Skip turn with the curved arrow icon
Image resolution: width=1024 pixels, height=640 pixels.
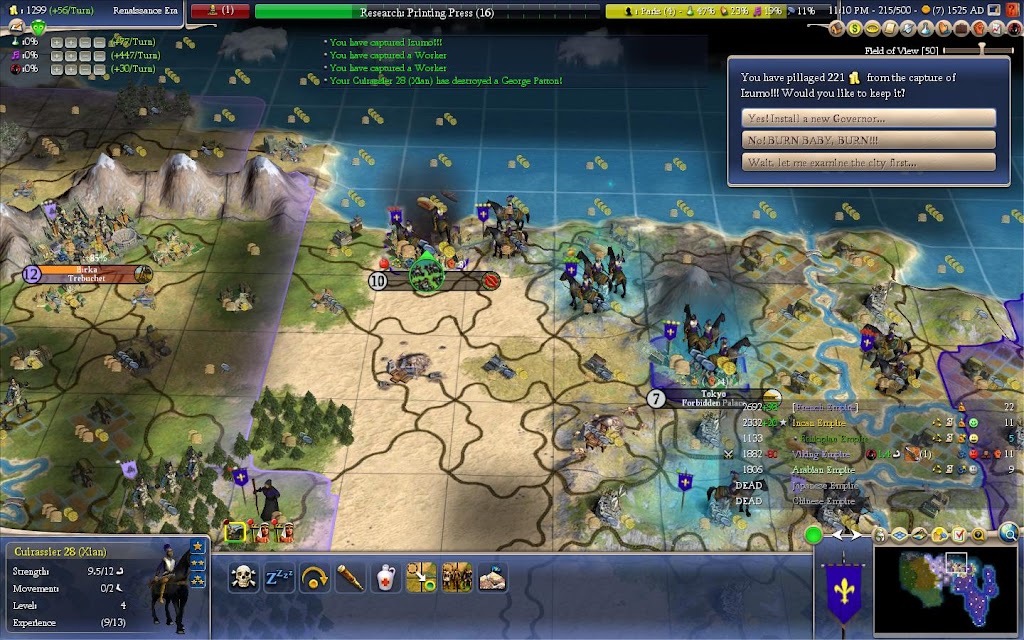tap(315, 577)
